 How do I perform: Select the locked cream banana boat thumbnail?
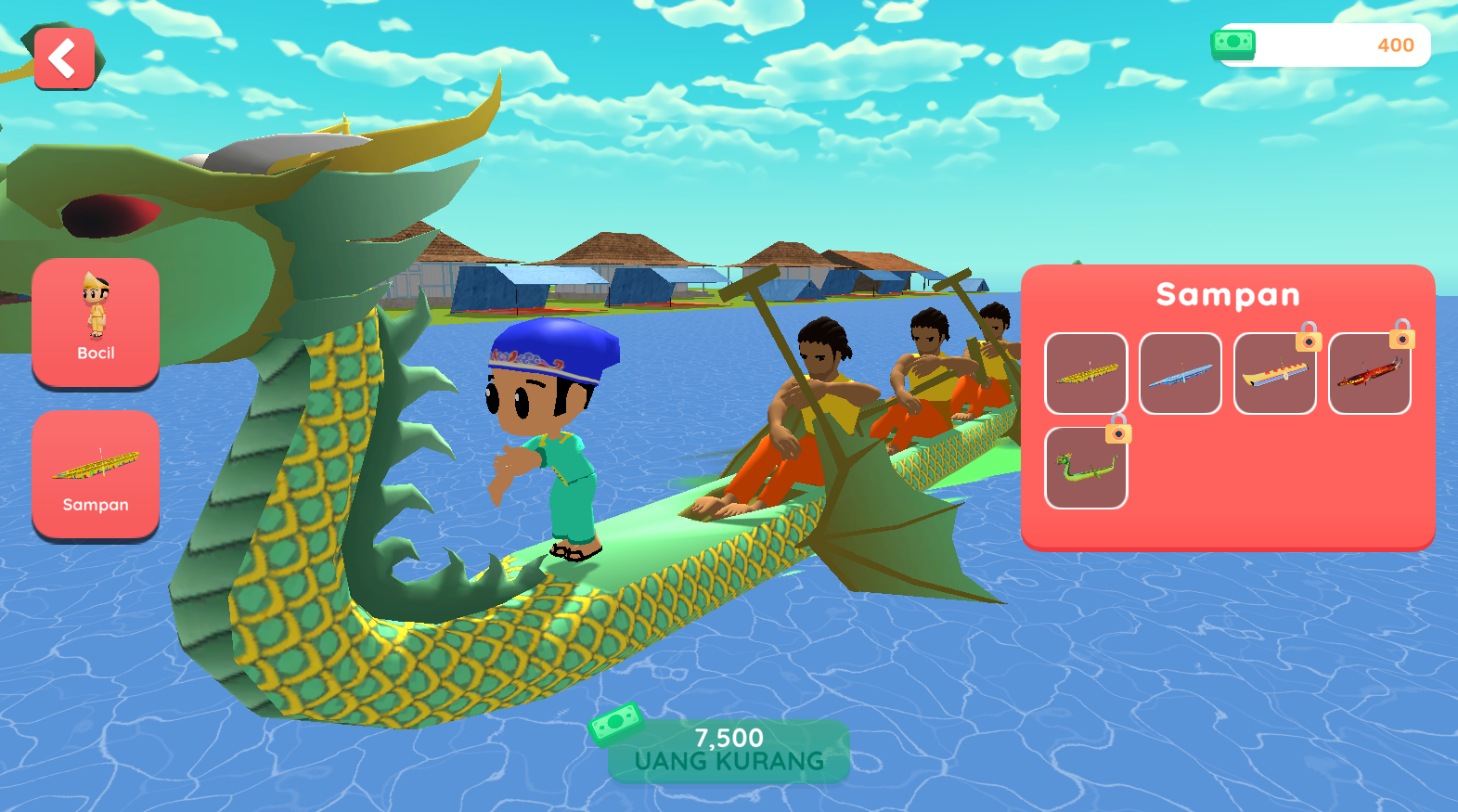(x=1275, y=374)
